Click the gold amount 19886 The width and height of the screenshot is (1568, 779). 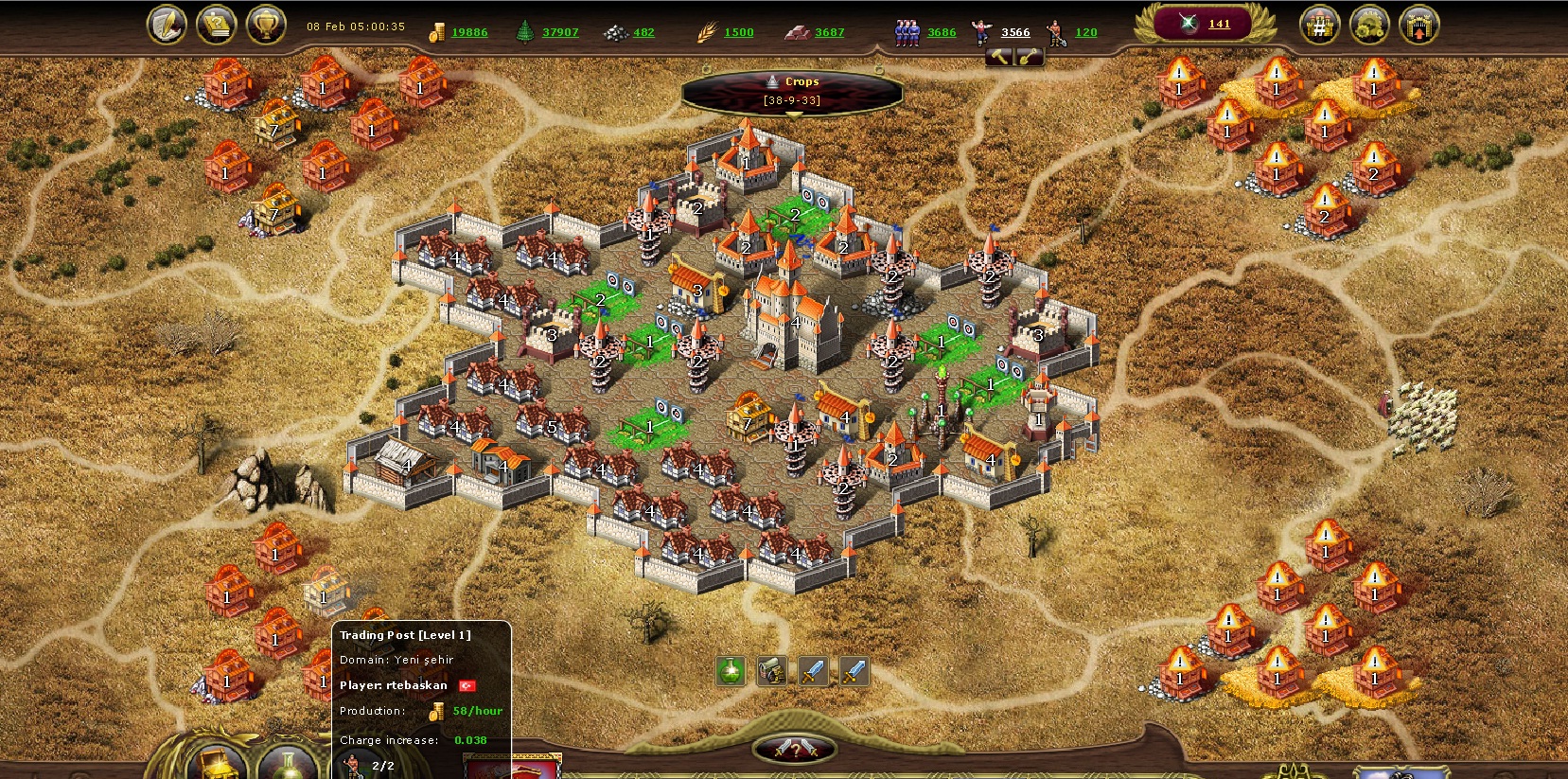pos(469,32)
